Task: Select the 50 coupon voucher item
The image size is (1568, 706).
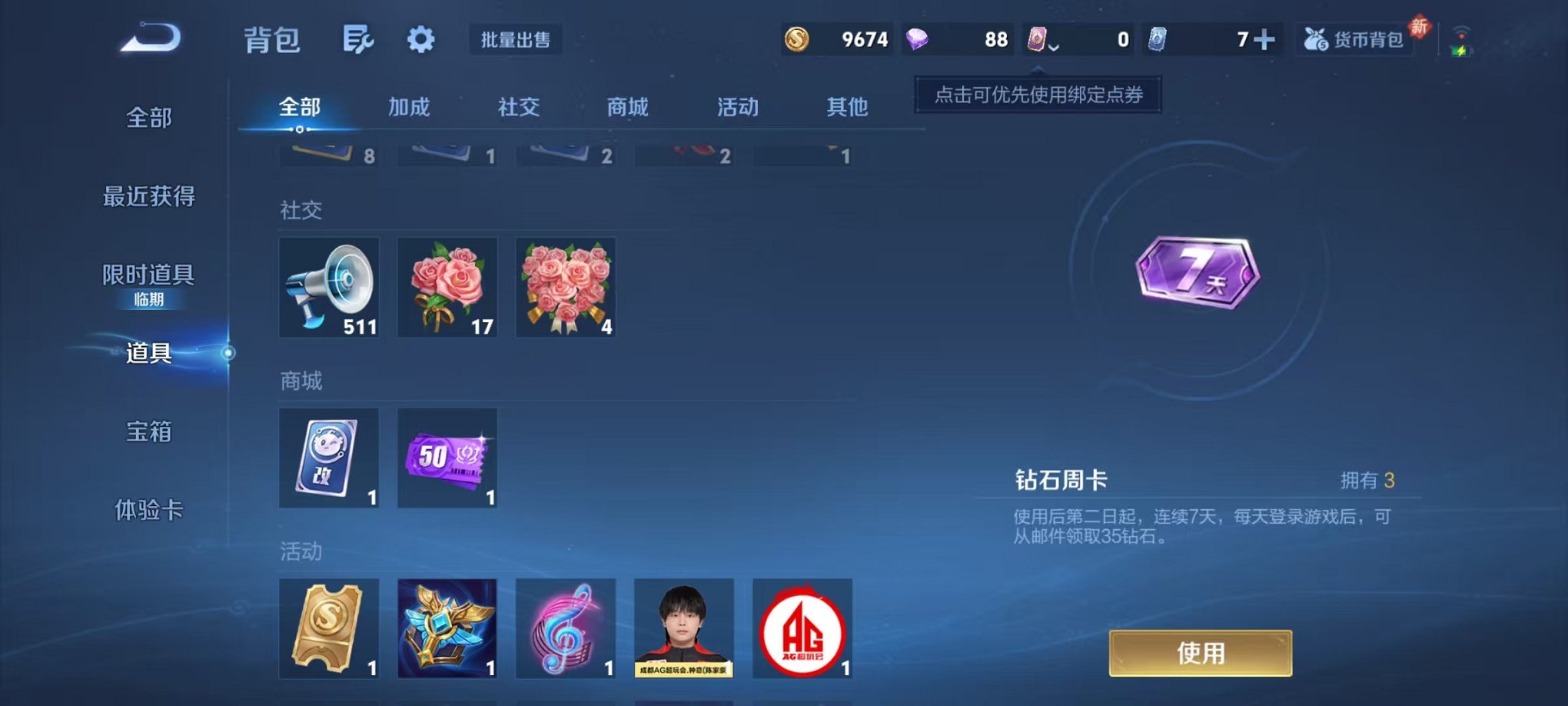Action: pyautogui.click(x=447, y=458)
